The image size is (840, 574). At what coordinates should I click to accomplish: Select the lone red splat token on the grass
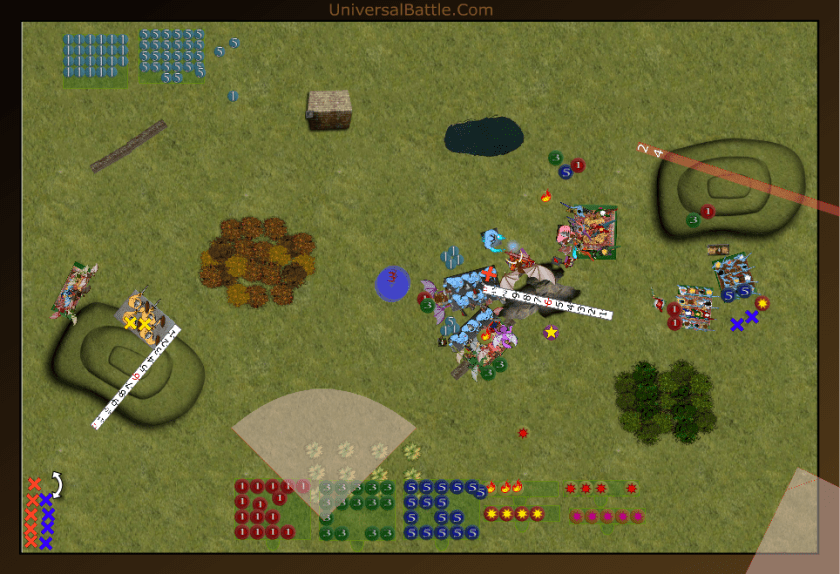[523, 433]
